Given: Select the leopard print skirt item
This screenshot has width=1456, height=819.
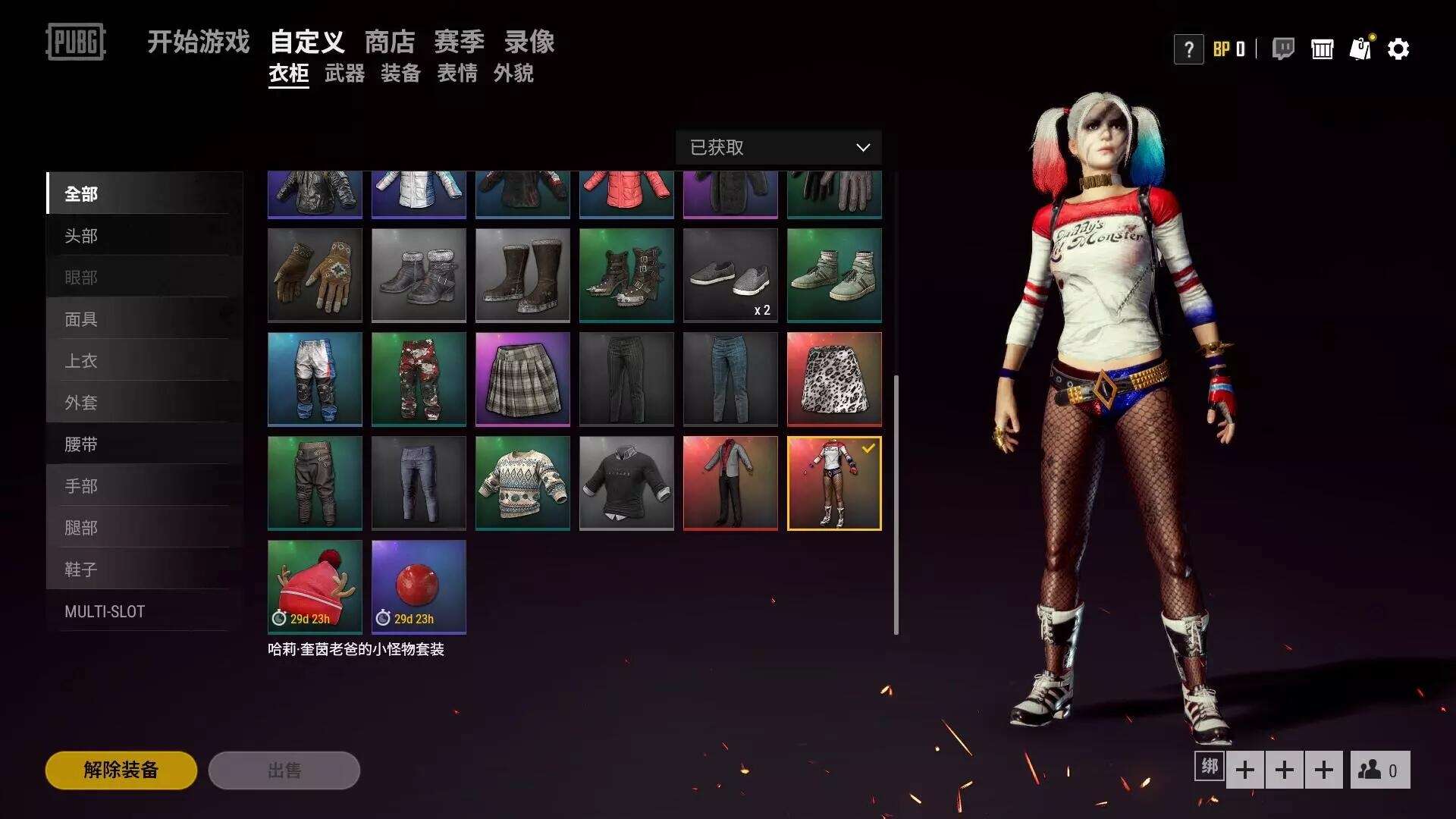Looking at the screenshot, I should 834,379.
